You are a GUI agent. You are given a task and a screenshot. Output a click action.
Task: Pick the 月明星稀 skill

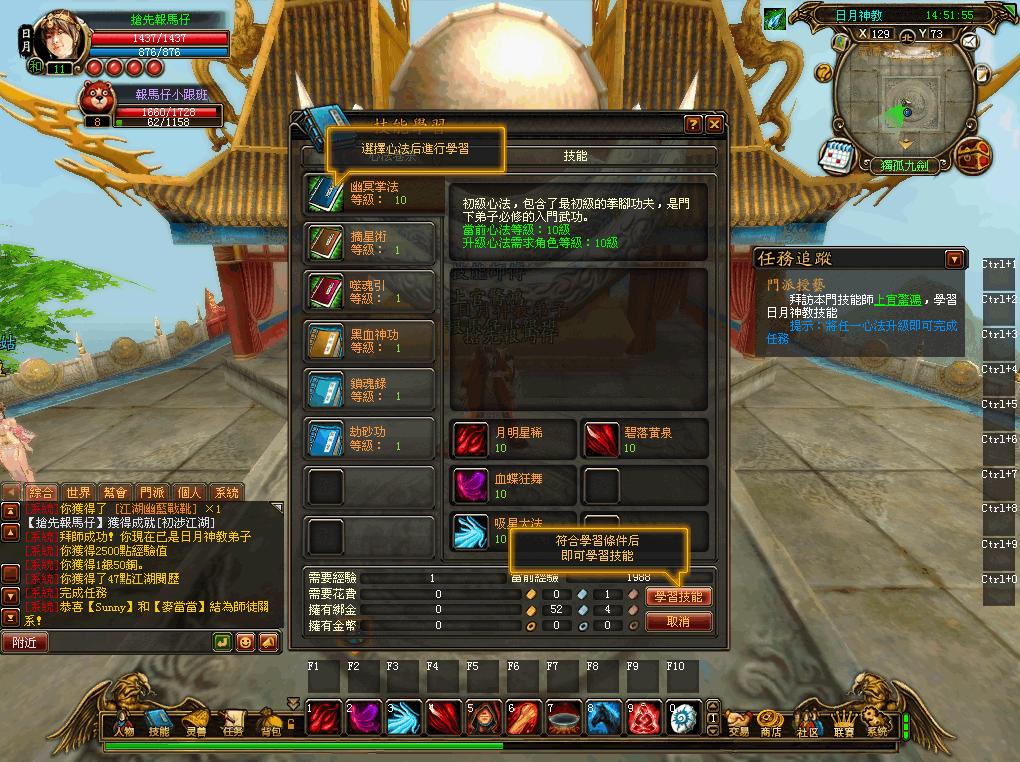tap(514, 439)
